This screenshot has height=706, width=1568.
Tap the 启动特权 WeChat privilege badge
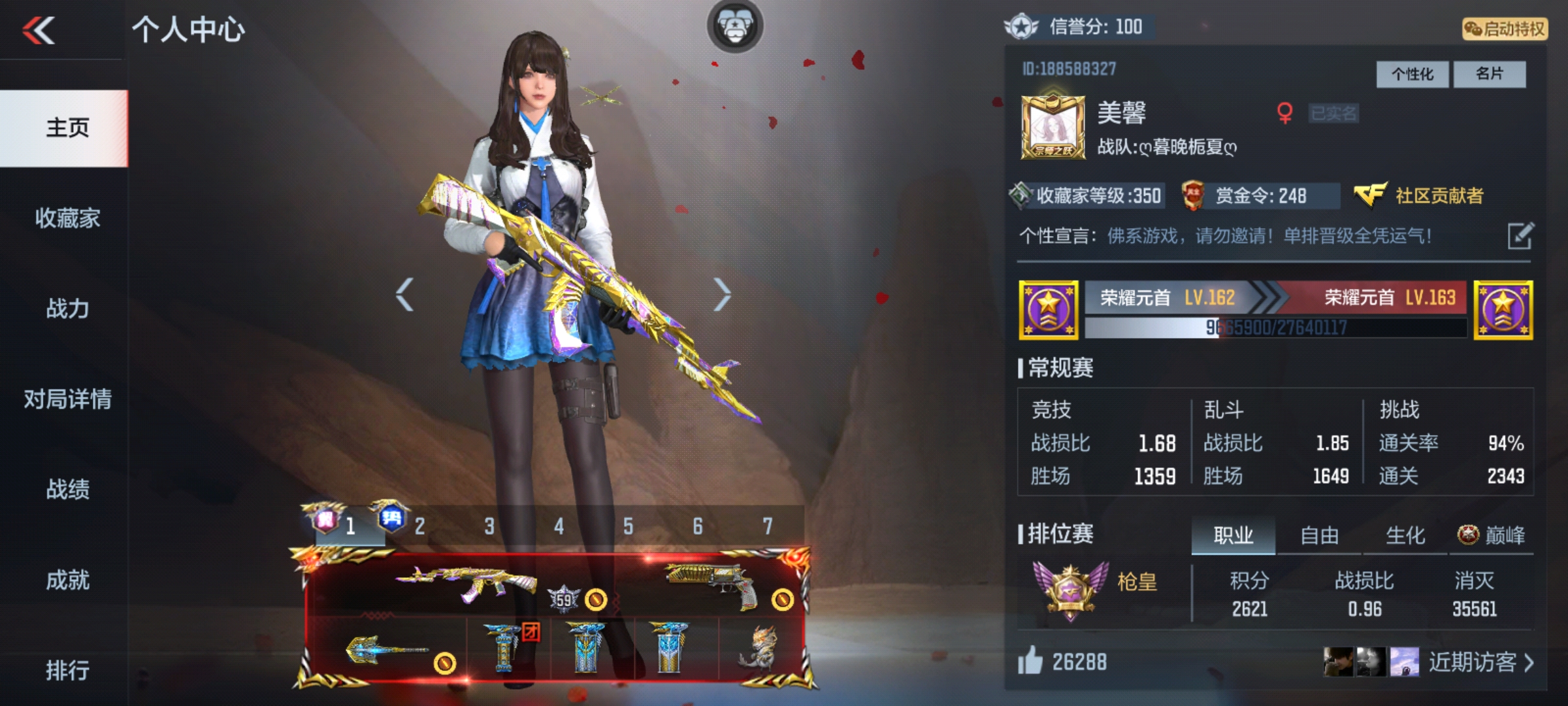[x=1504, y=29]
